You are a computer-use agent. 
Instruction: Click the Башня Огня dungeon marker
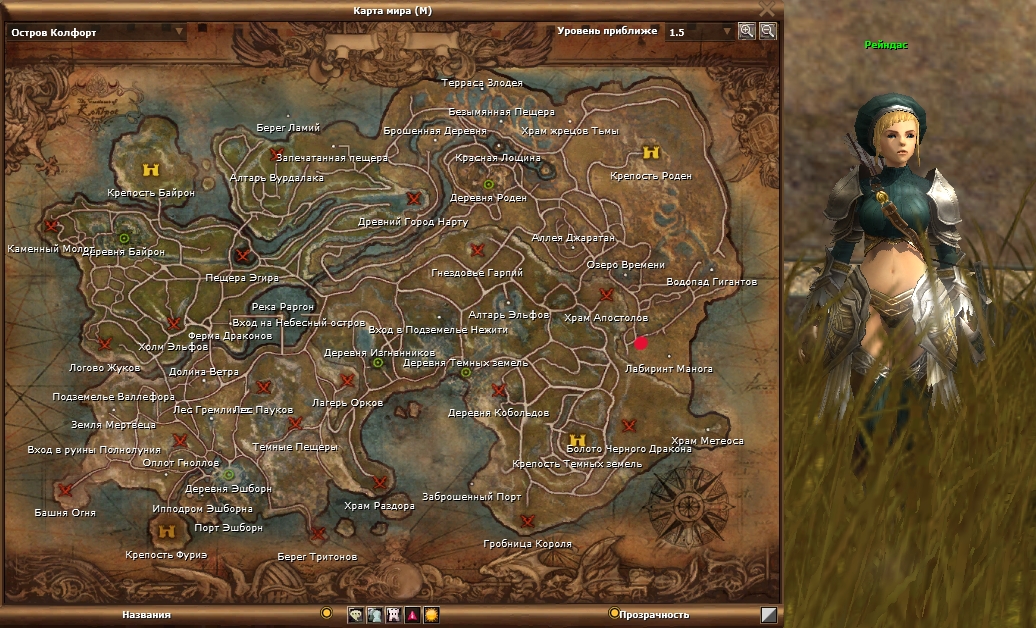(66, 490)
